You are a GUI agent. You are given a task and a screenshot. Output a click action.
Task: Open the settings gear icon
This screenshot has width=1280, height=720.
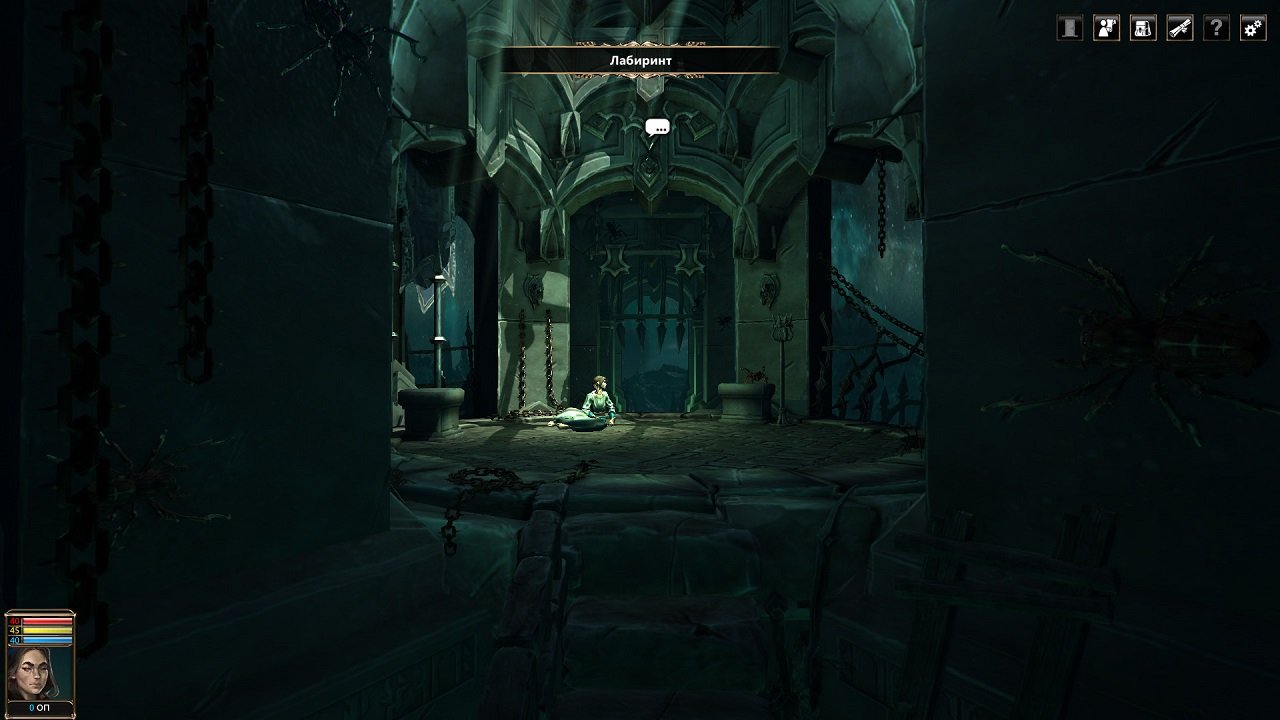[x=1253, y=28]
